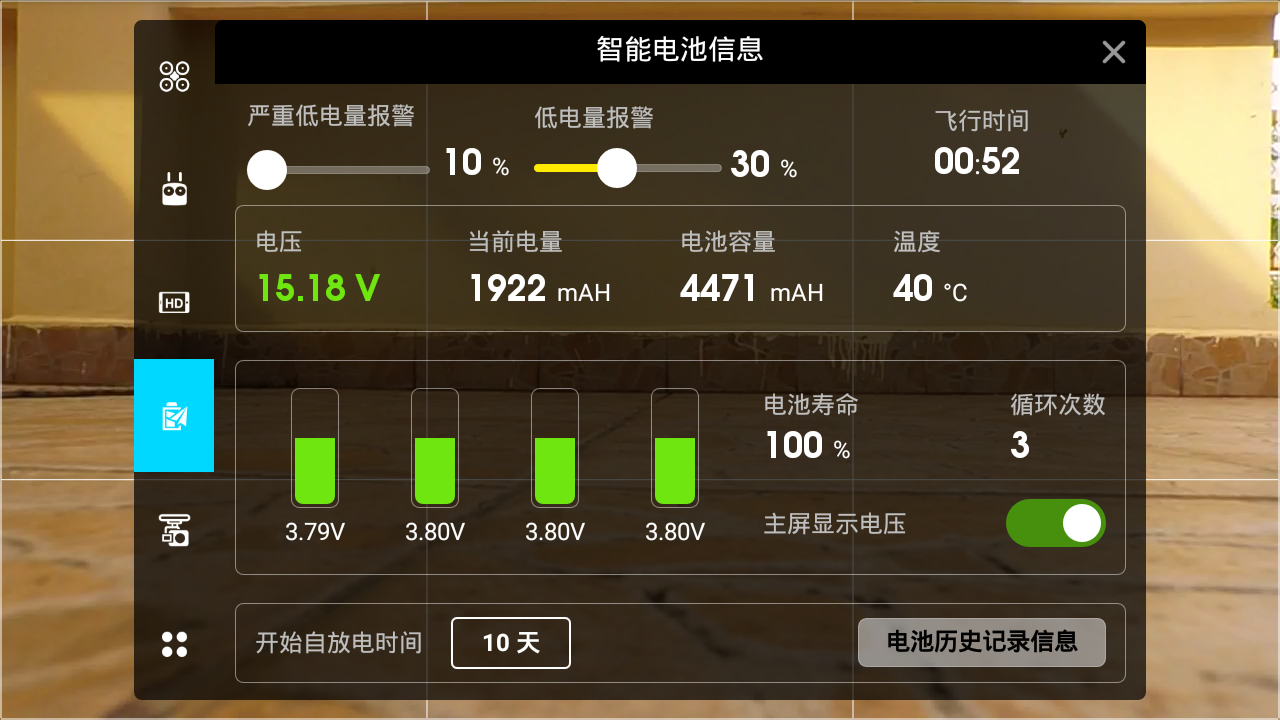Open the HD image transmission settings
This screenshot has height=720, width=1280.
pyautogui.click(x=174, y=301)
